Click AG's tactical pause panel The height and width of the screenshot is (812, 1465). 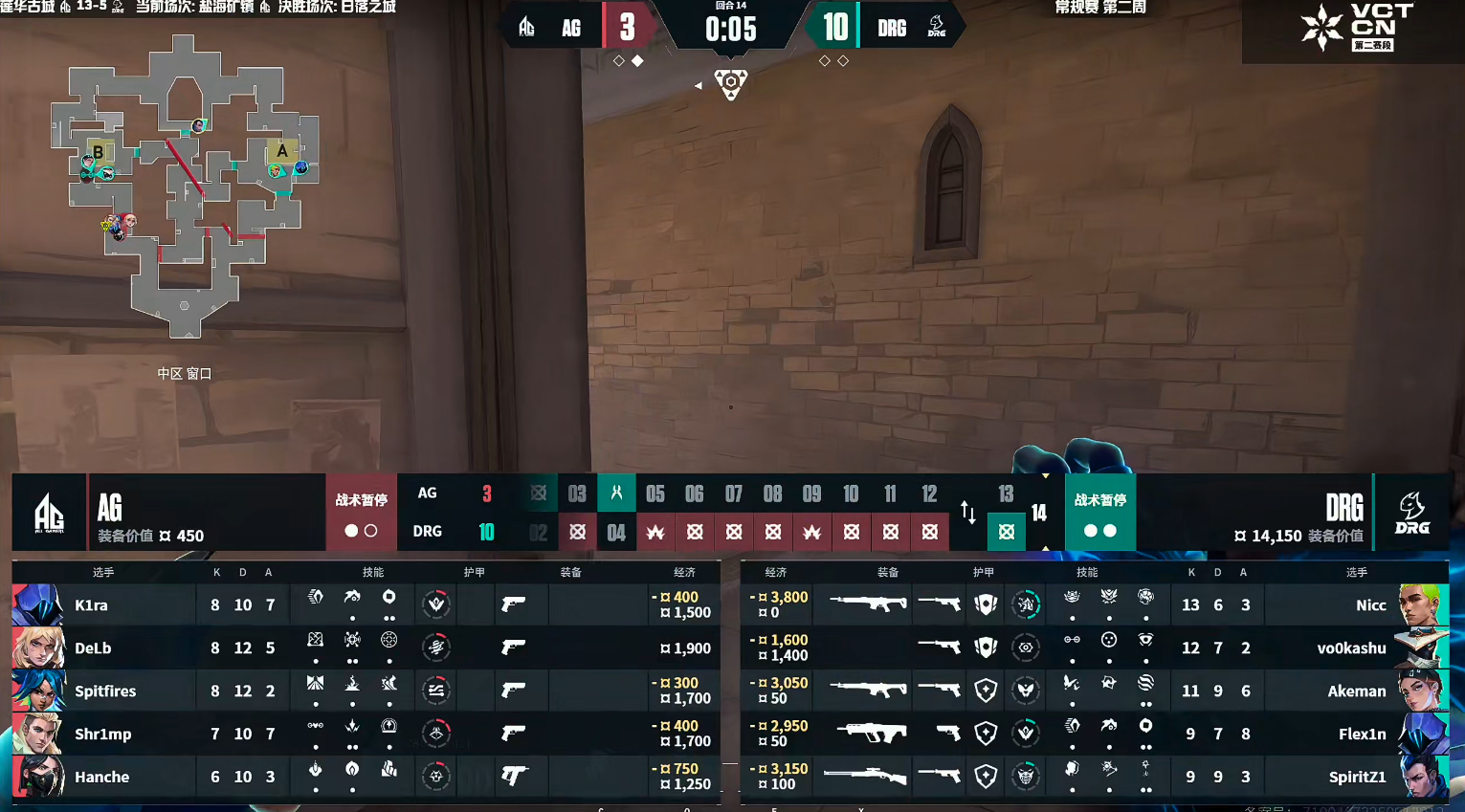tap(361, 513)
